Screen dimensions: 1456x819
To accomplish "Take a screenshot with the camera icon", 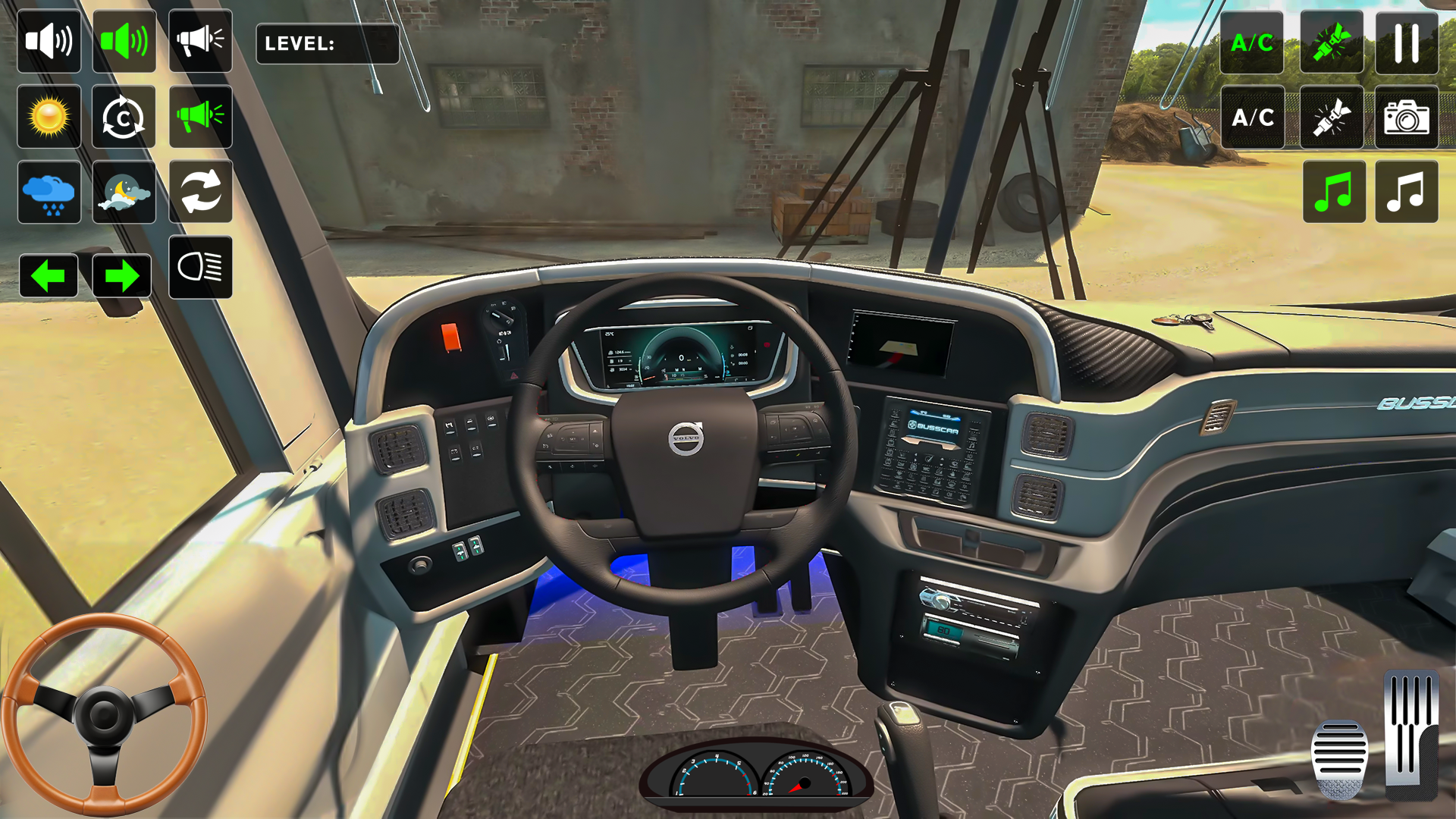I will [1407, 118].
